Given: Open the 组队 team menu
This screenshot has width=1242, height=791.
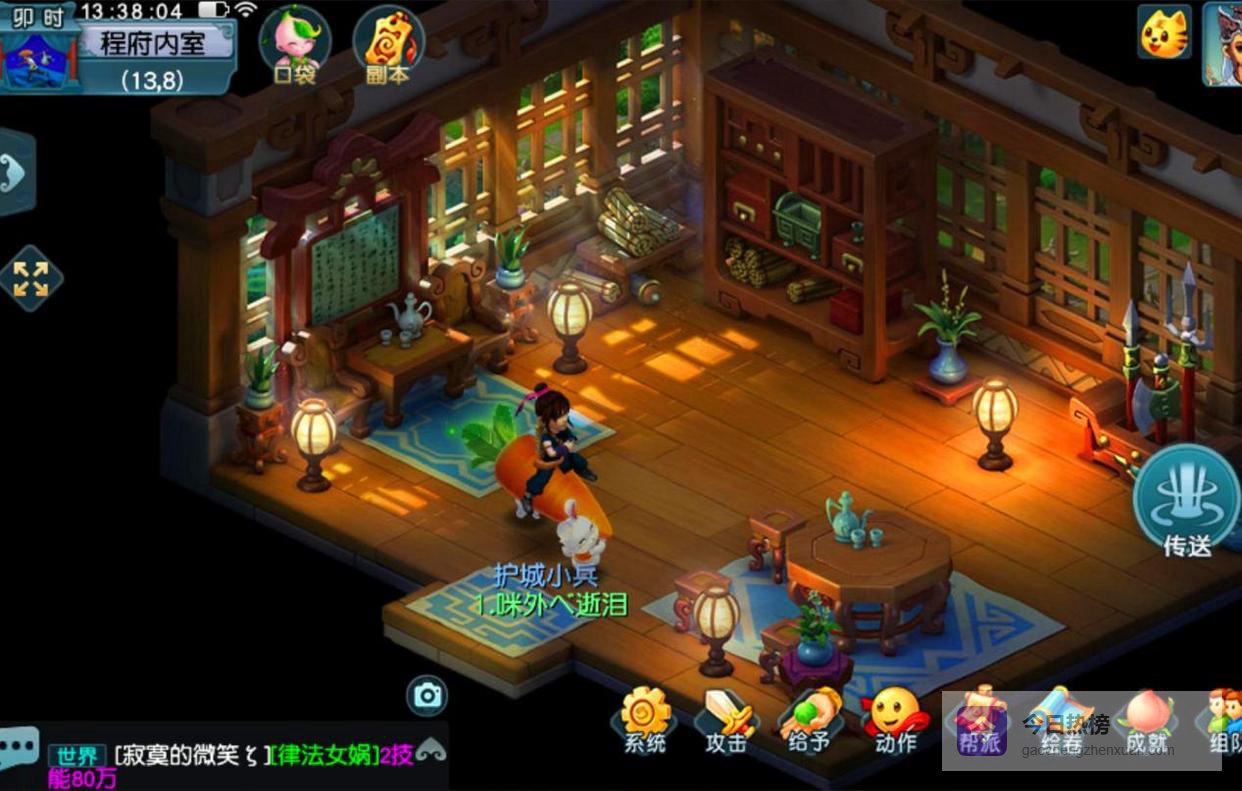Looking at the screenshot, I should pyautogui.click(x=1224, y=718).
